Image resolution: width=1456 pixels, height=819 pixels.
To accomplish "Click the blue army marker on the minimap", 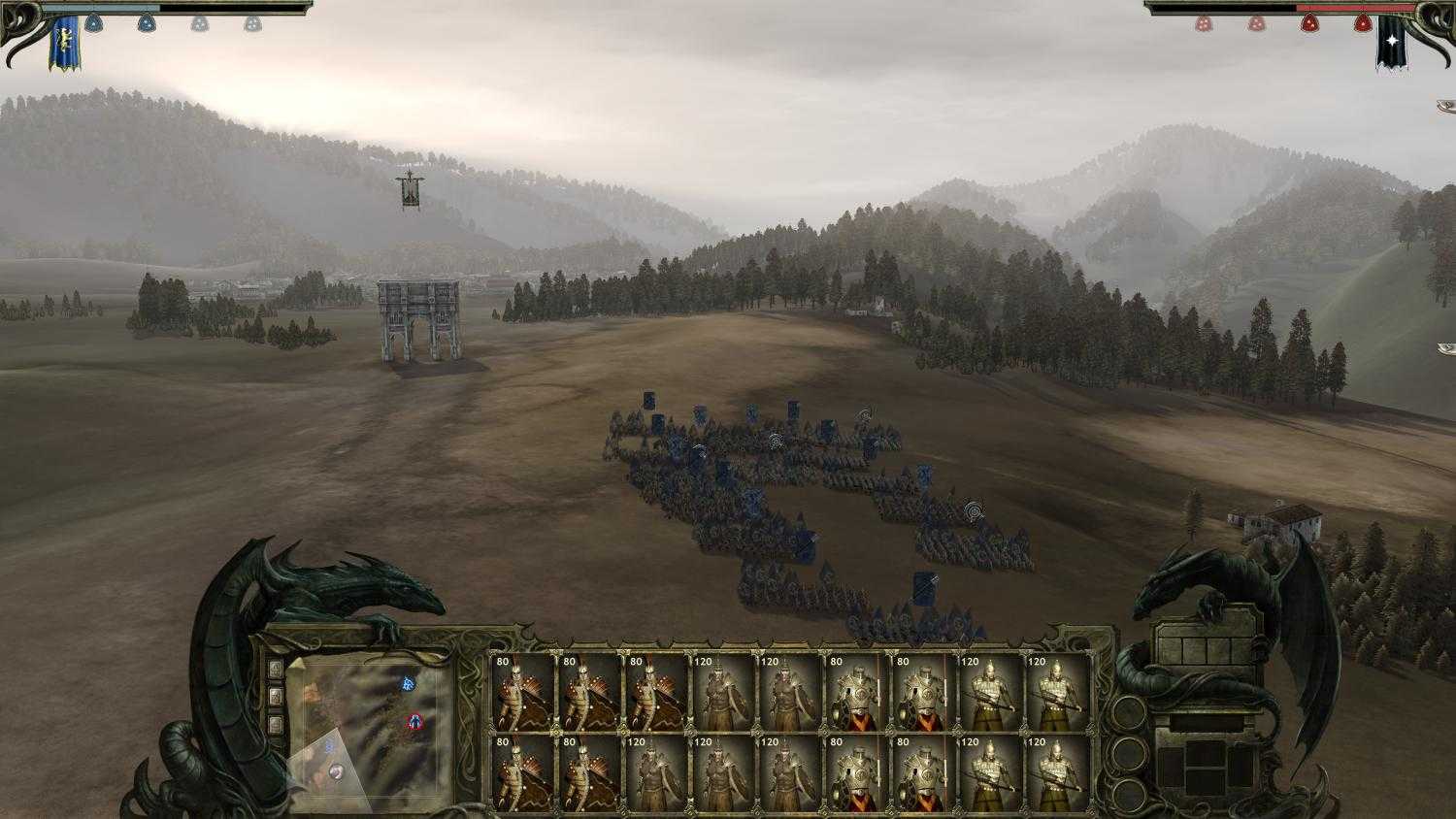I will click(409, 684).
